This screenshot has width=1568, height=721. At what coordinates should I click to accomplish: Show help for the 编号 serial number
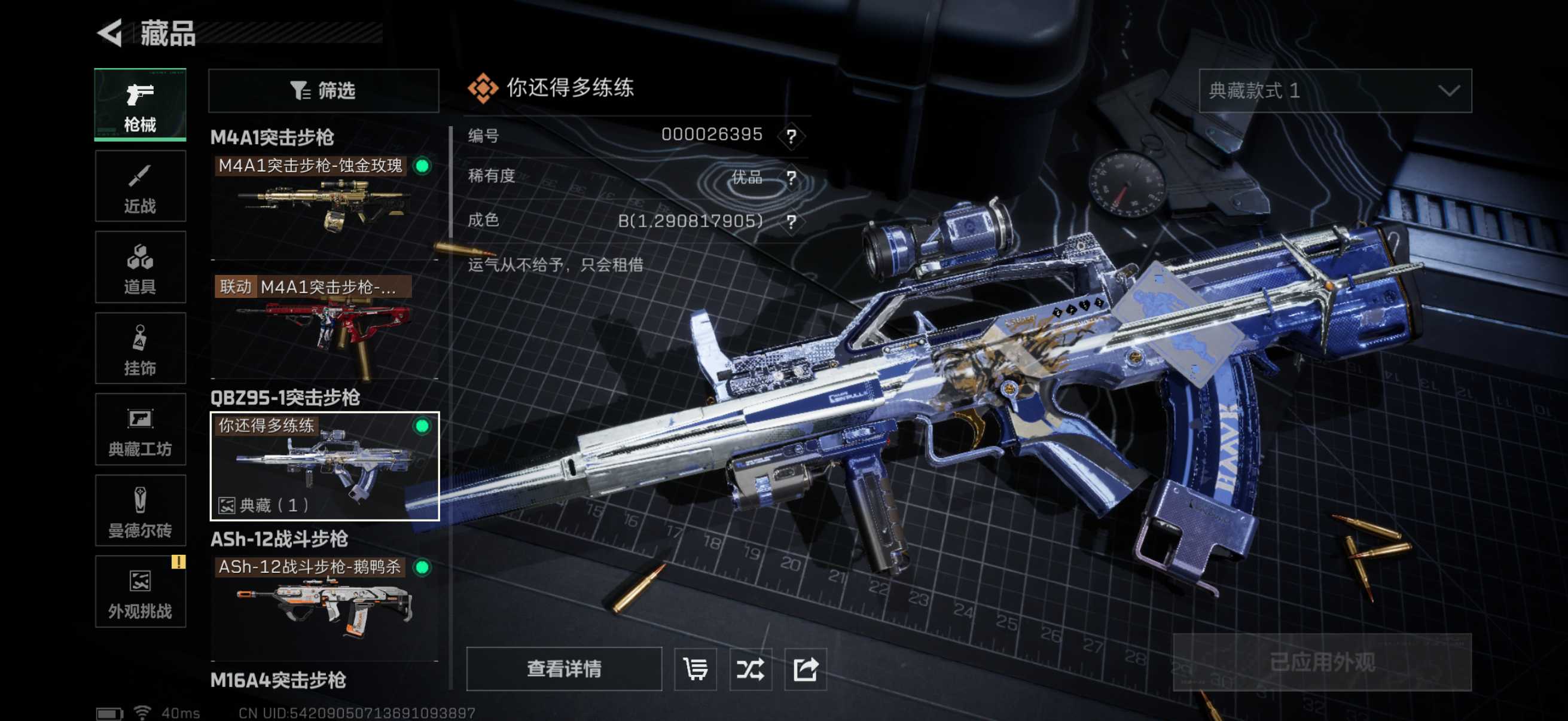click(791, 136)
